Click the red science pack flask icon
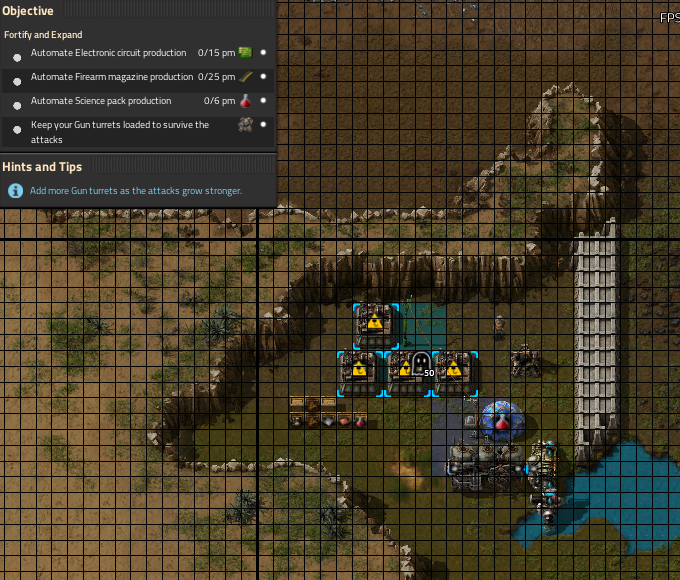 [x=245, y=101]
